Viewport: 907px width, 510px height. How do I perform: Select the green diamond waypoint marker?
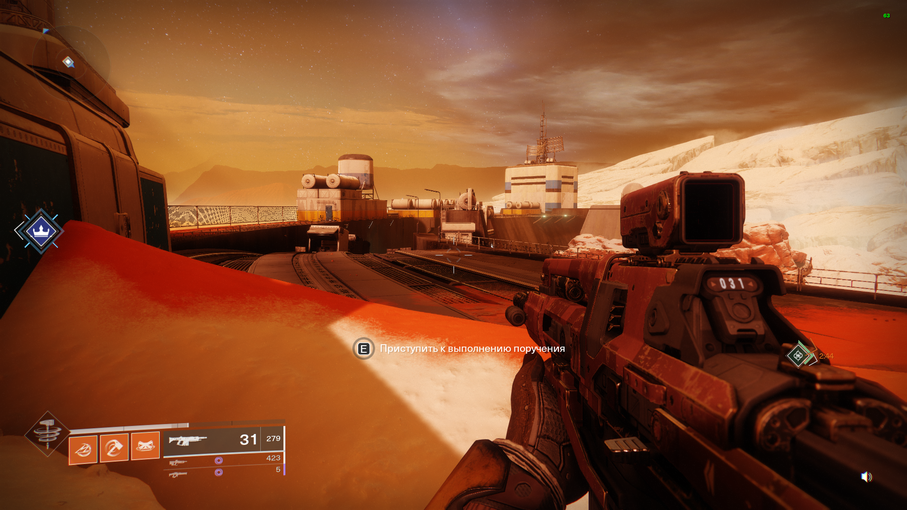pyautogui.click(x=799, y=354)
